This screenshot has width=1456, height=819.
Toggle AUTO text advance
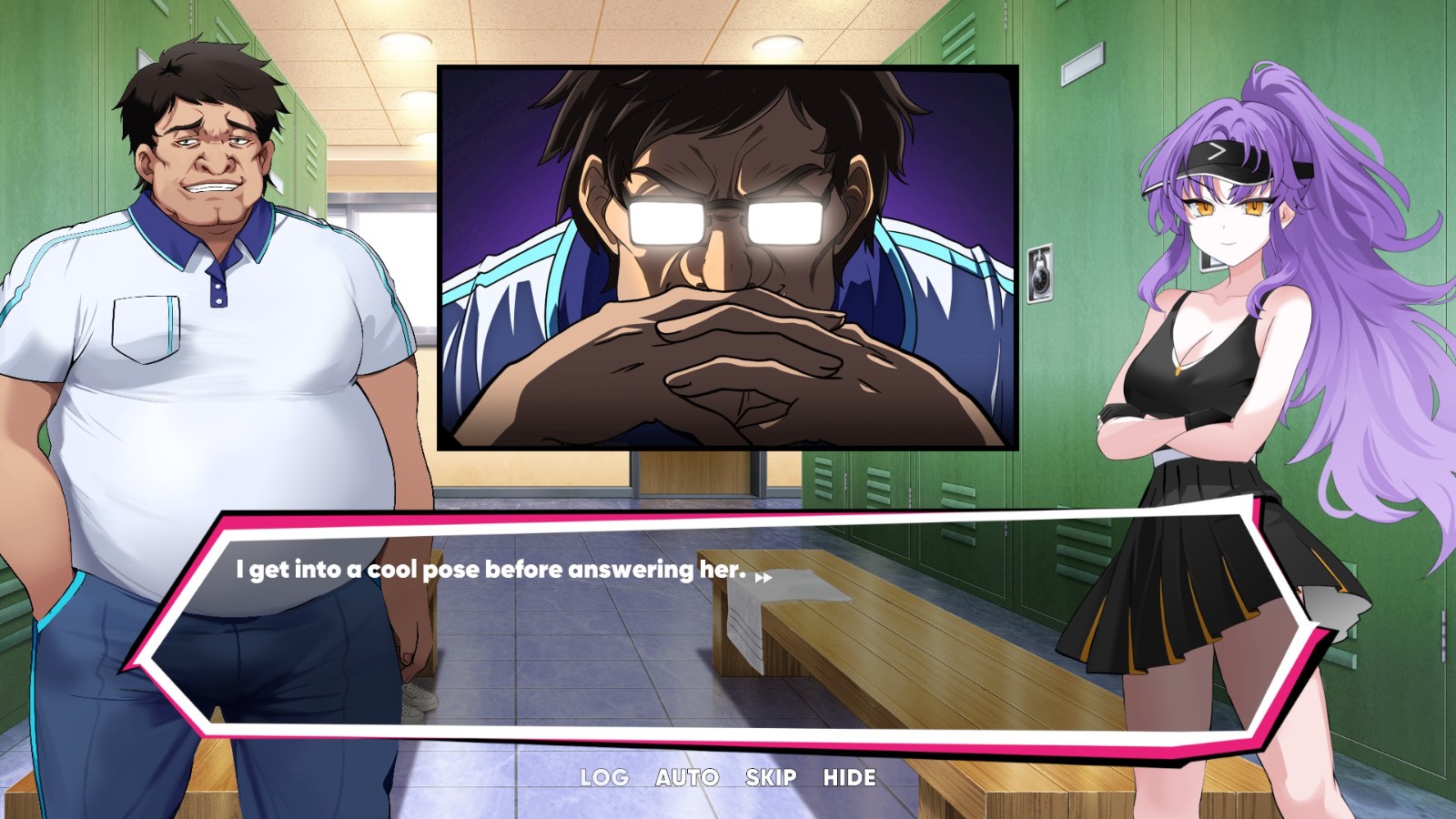687,777
